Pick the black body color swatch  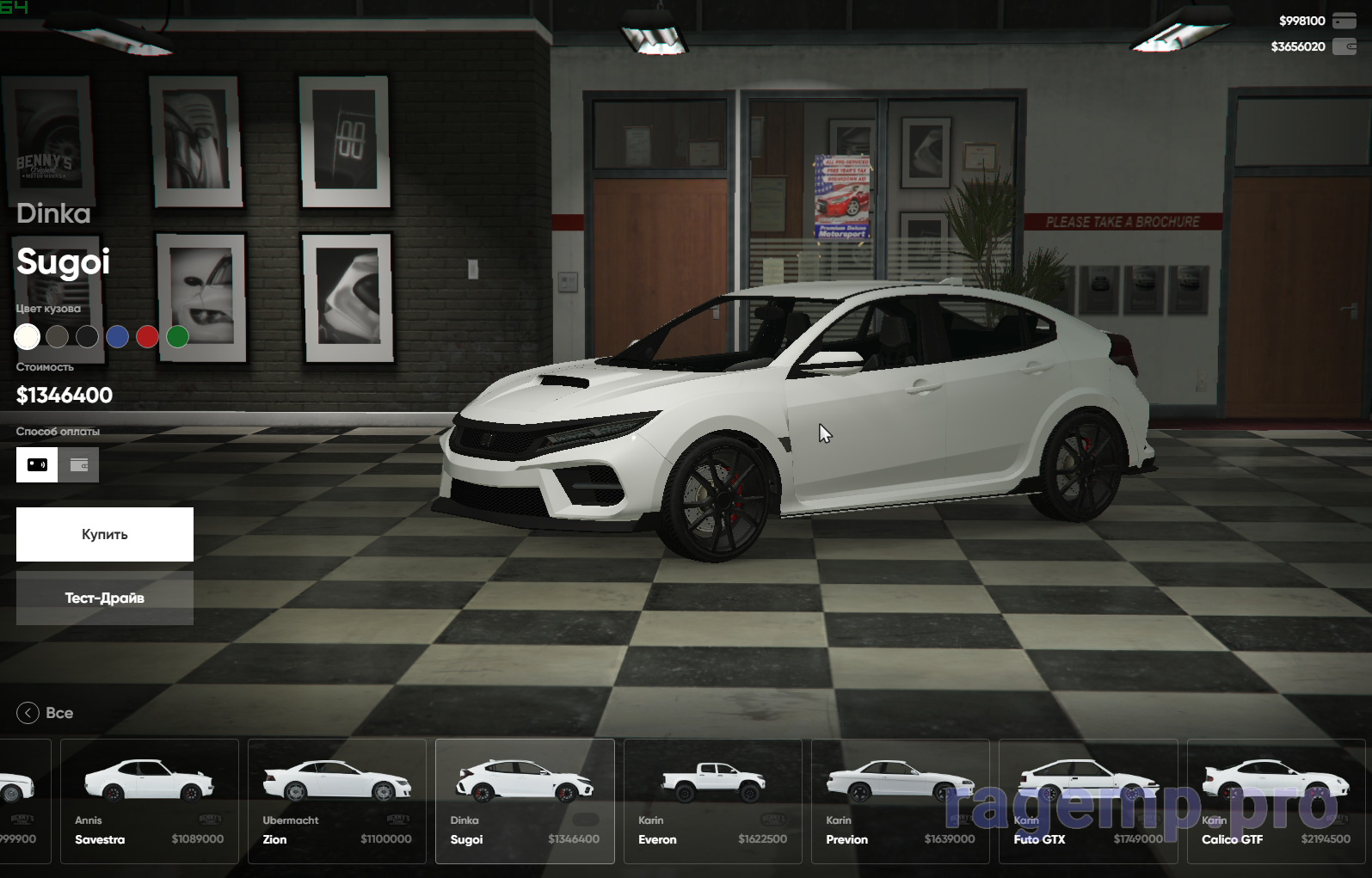87,337
